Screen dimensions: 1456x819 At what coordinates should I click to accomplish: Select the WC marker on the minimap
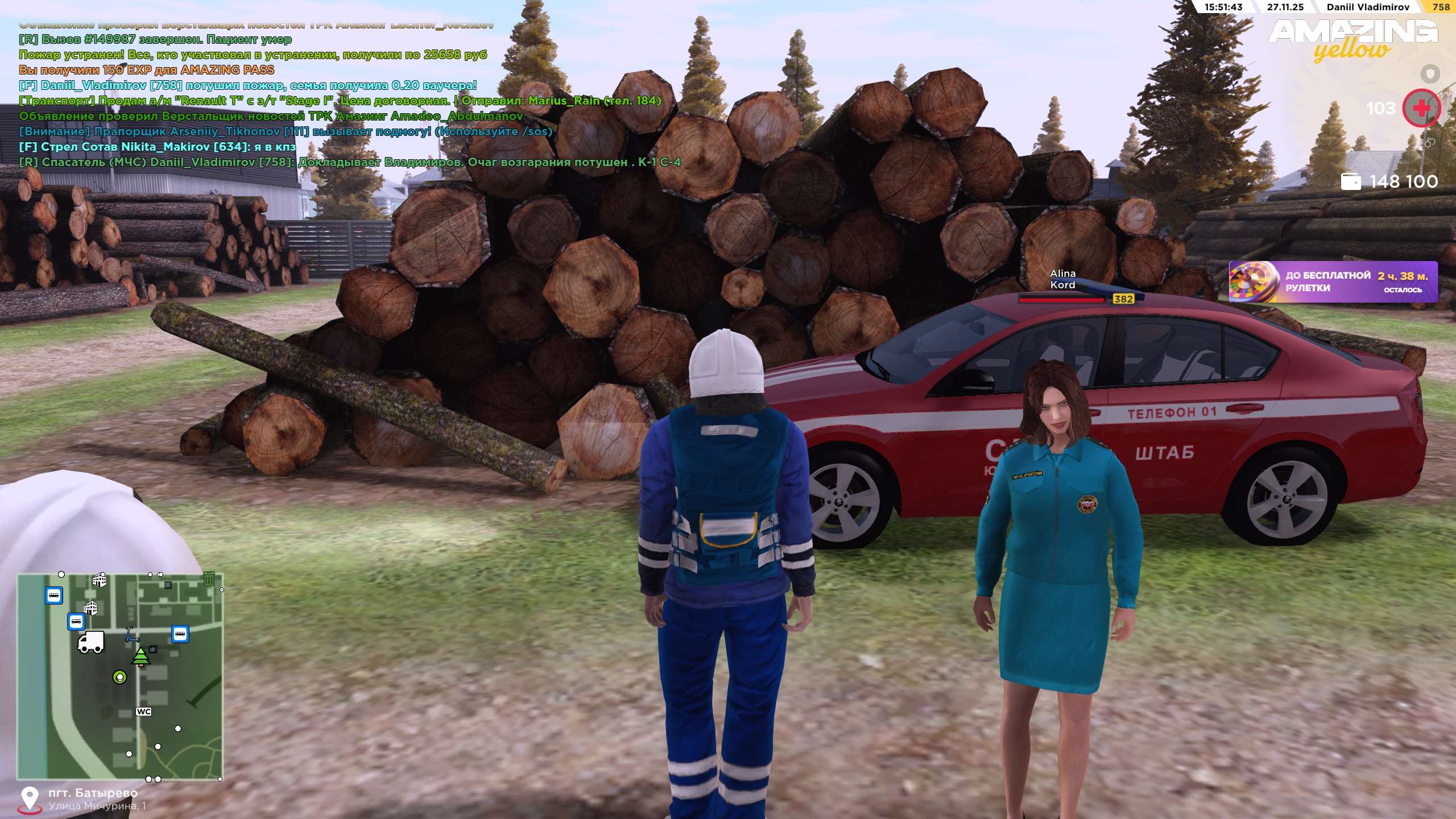(143, 712)
